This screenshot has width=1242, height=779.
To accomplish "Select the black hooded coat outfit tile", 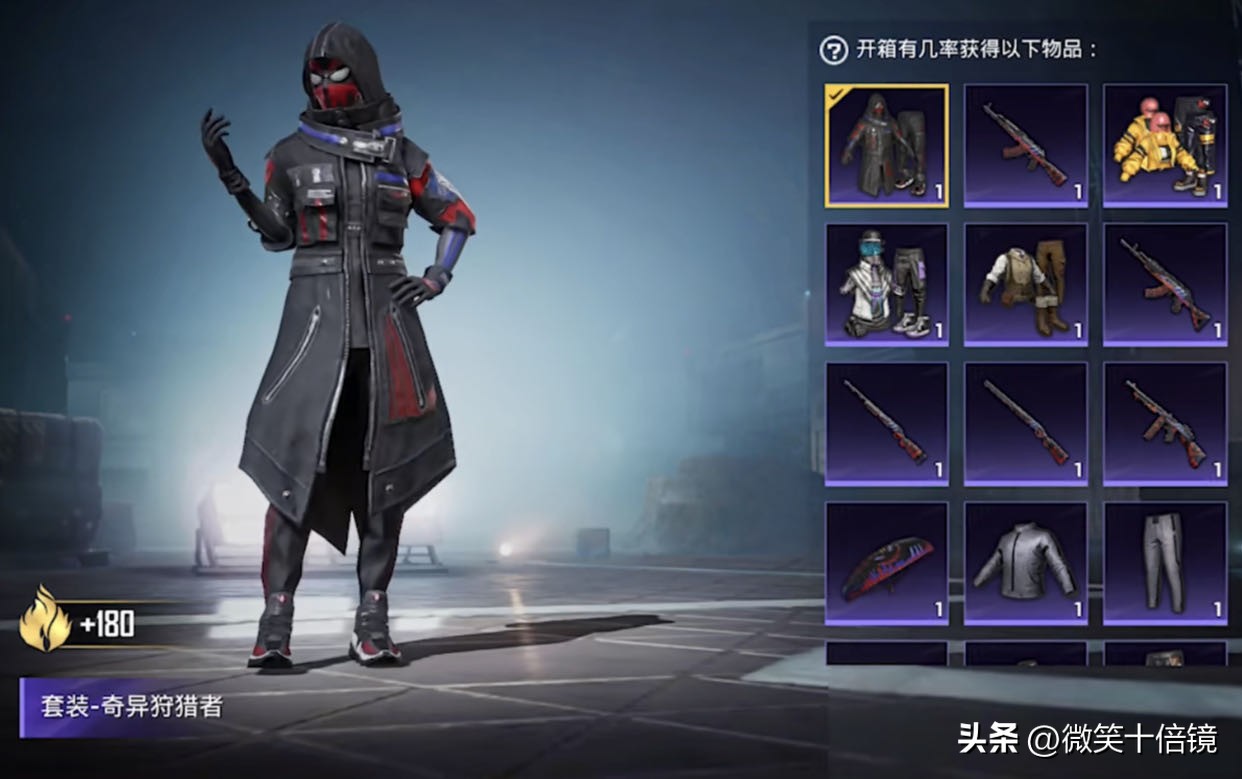I will tap(886, 146).
